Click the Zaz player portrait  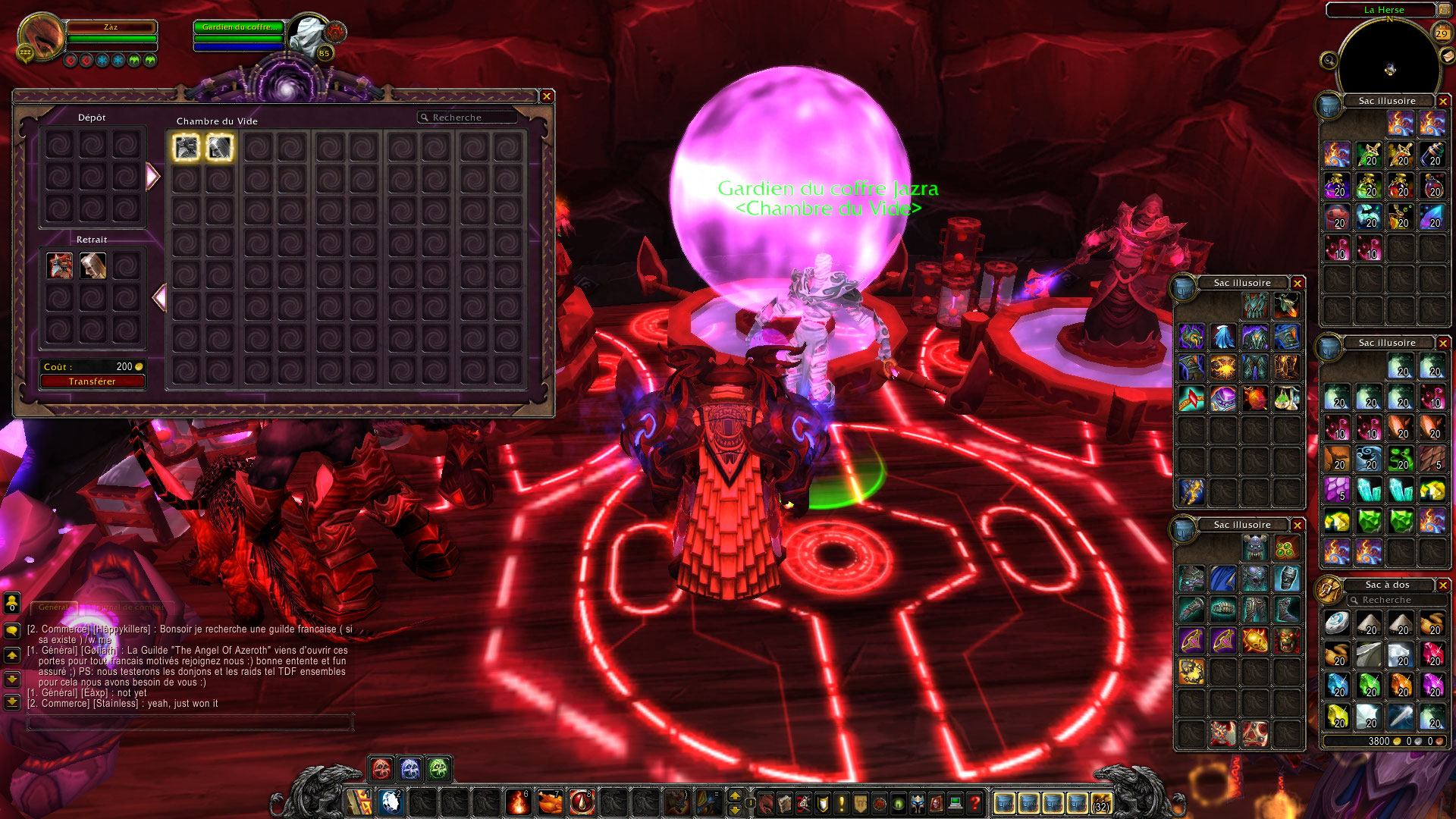pos(41,36)
